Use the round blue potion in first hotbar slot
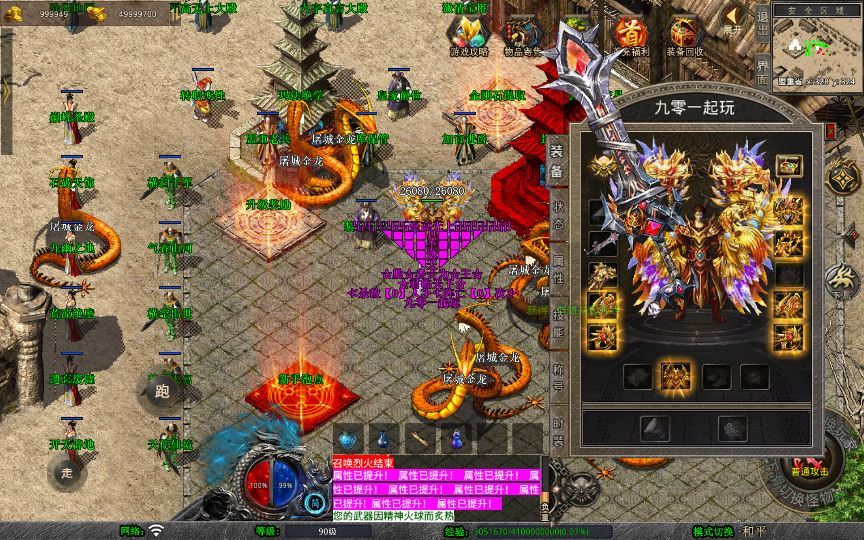 coord(346,438)
